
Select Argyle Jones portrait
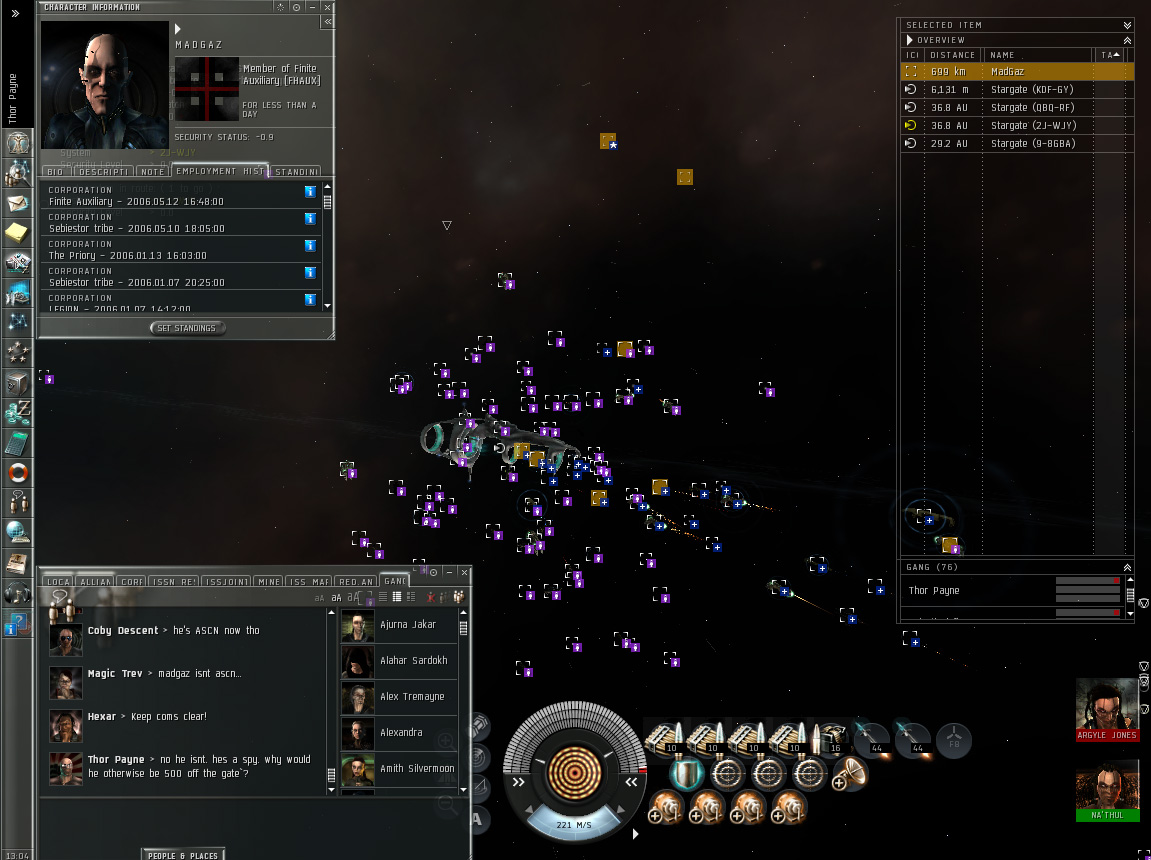pos(1106,706)
